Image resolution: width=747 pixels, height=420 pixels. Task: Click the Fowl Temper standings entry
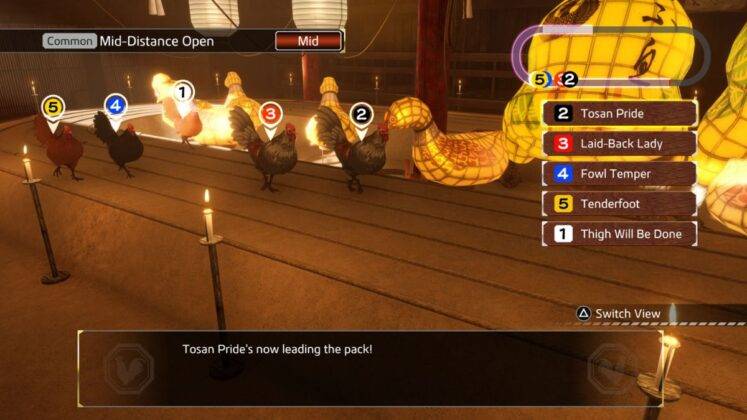click(x=619, y=174)
